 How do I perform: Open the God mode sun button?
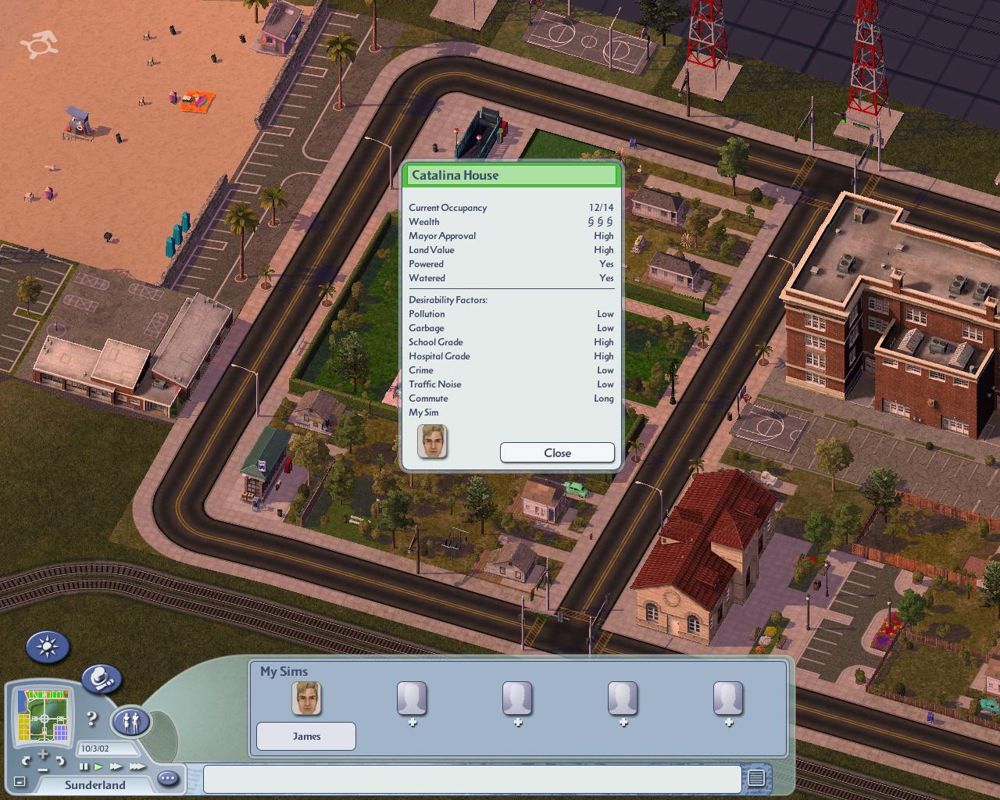pos(47,648)
